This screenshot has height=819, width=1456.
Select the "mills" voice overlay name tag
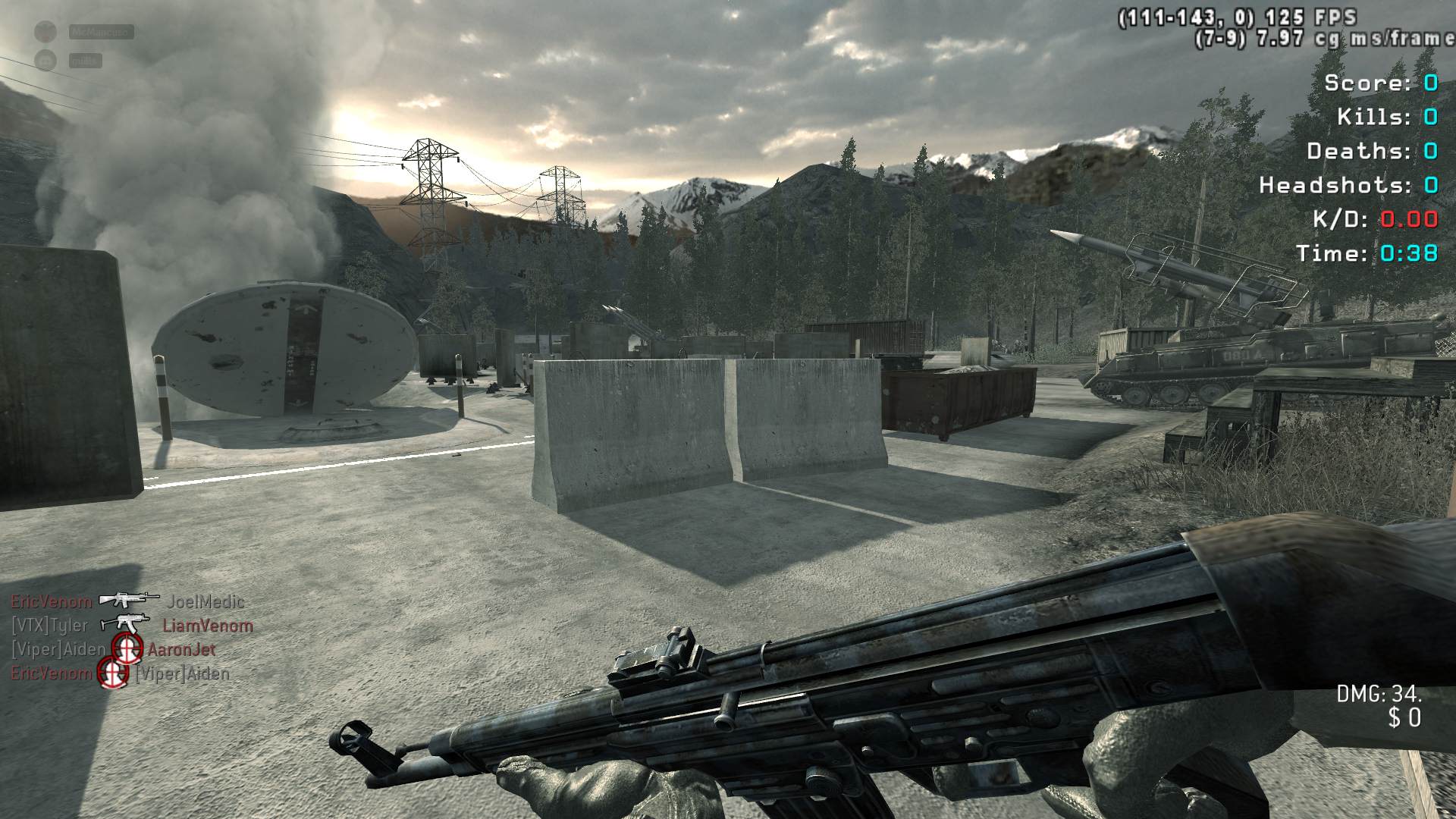(85, 61)
